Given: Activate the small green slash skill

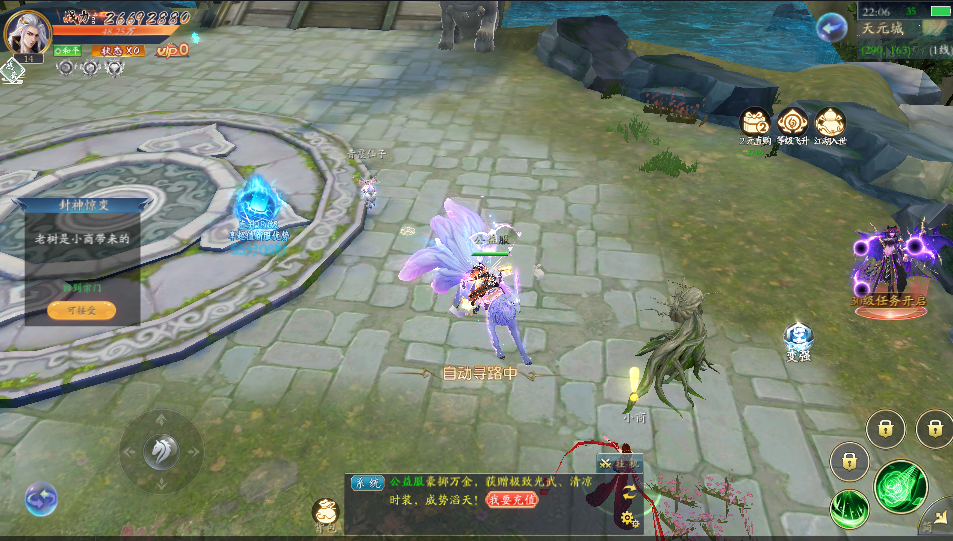Looking at the screenshot, I should pyautogui.click(x=849, y=508).
